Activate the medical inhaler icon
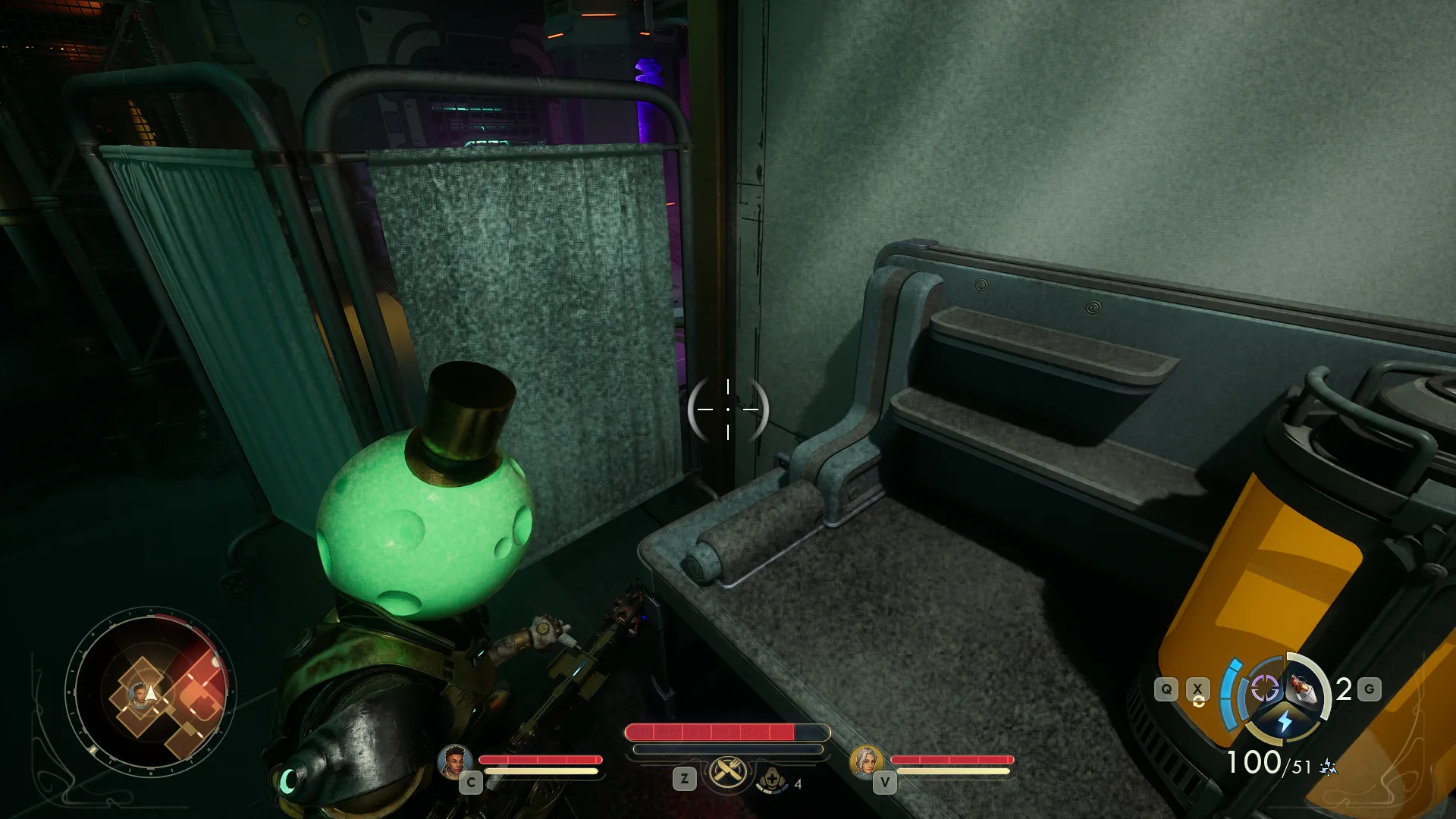 click(x=772, y=780)
